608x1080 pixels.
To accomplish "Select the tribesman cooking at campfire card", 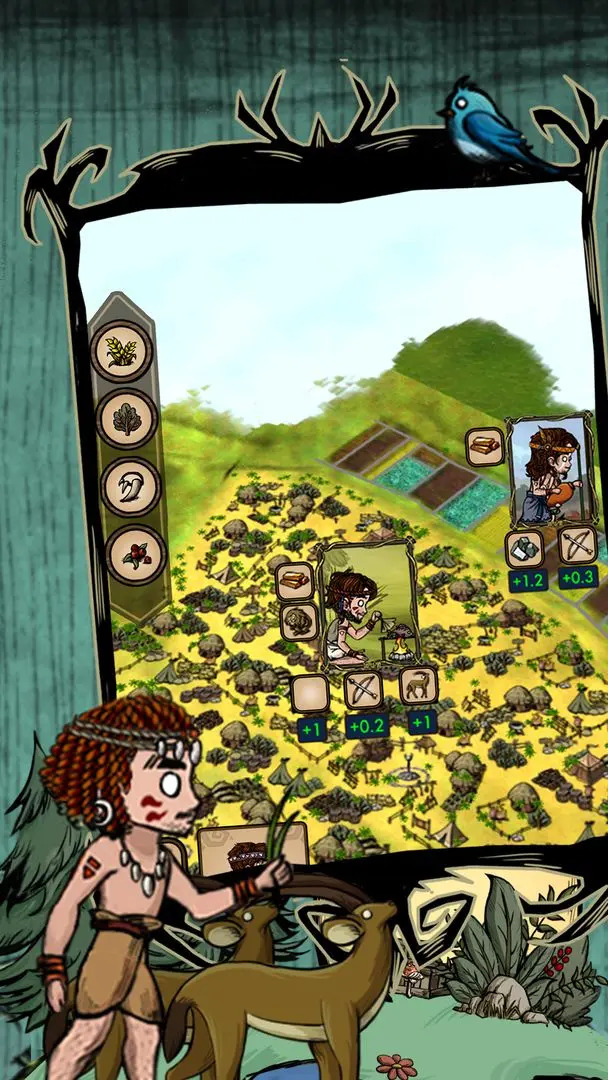I will click(x=366, y=606).
